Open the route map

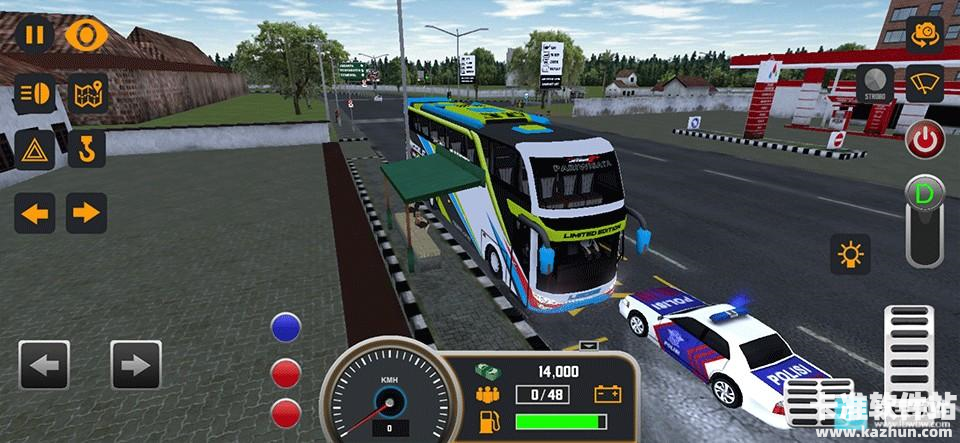tap(87, 94)
